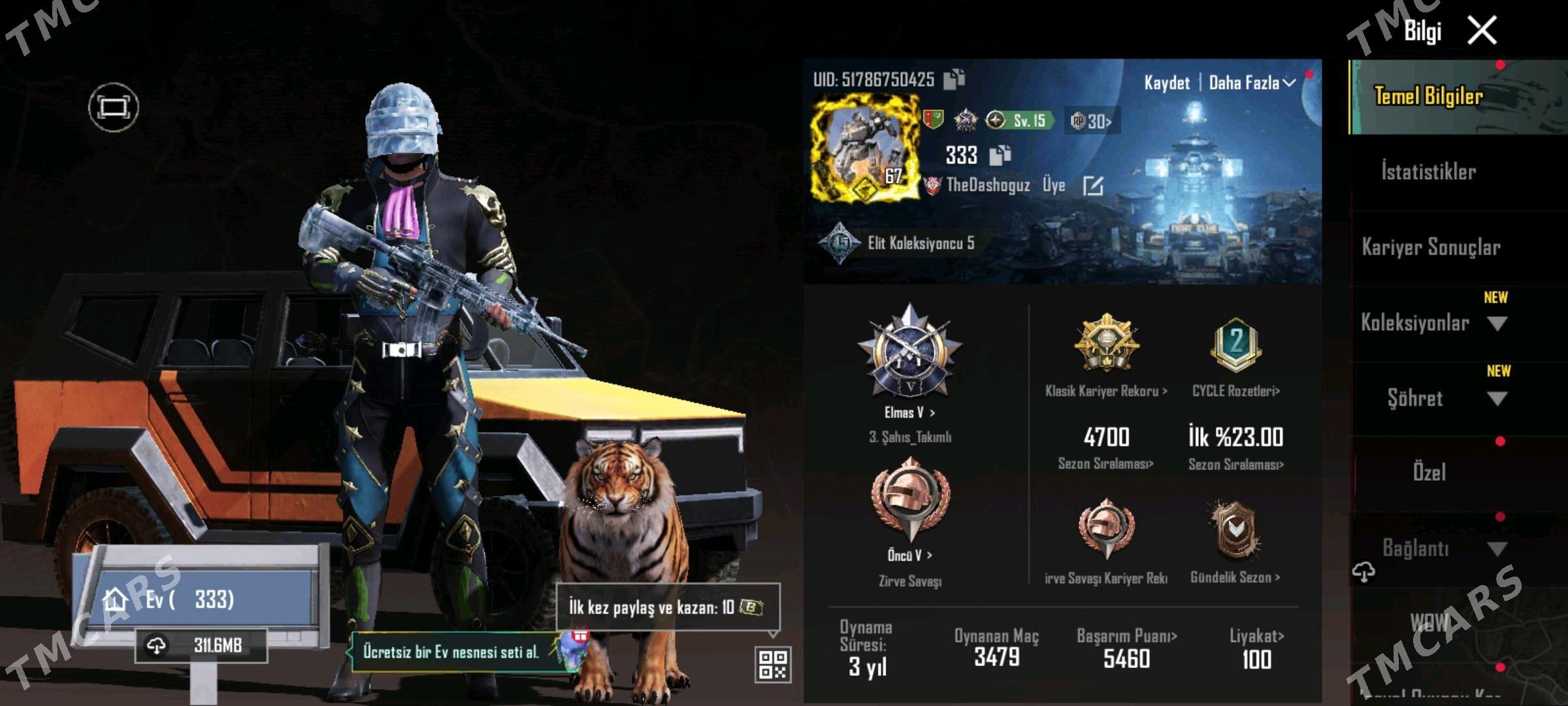Switch to the Temel Bilgiler tab
1568x706 pixels.
coord(1428,97)
